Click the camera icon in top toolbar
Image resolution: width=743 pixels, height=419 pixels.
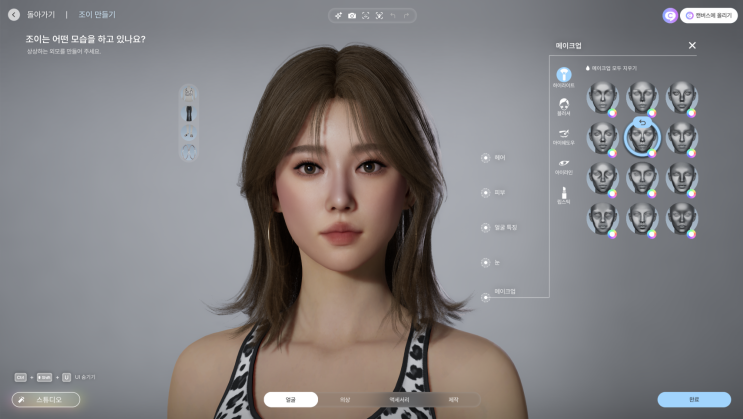tap(352, 16)
